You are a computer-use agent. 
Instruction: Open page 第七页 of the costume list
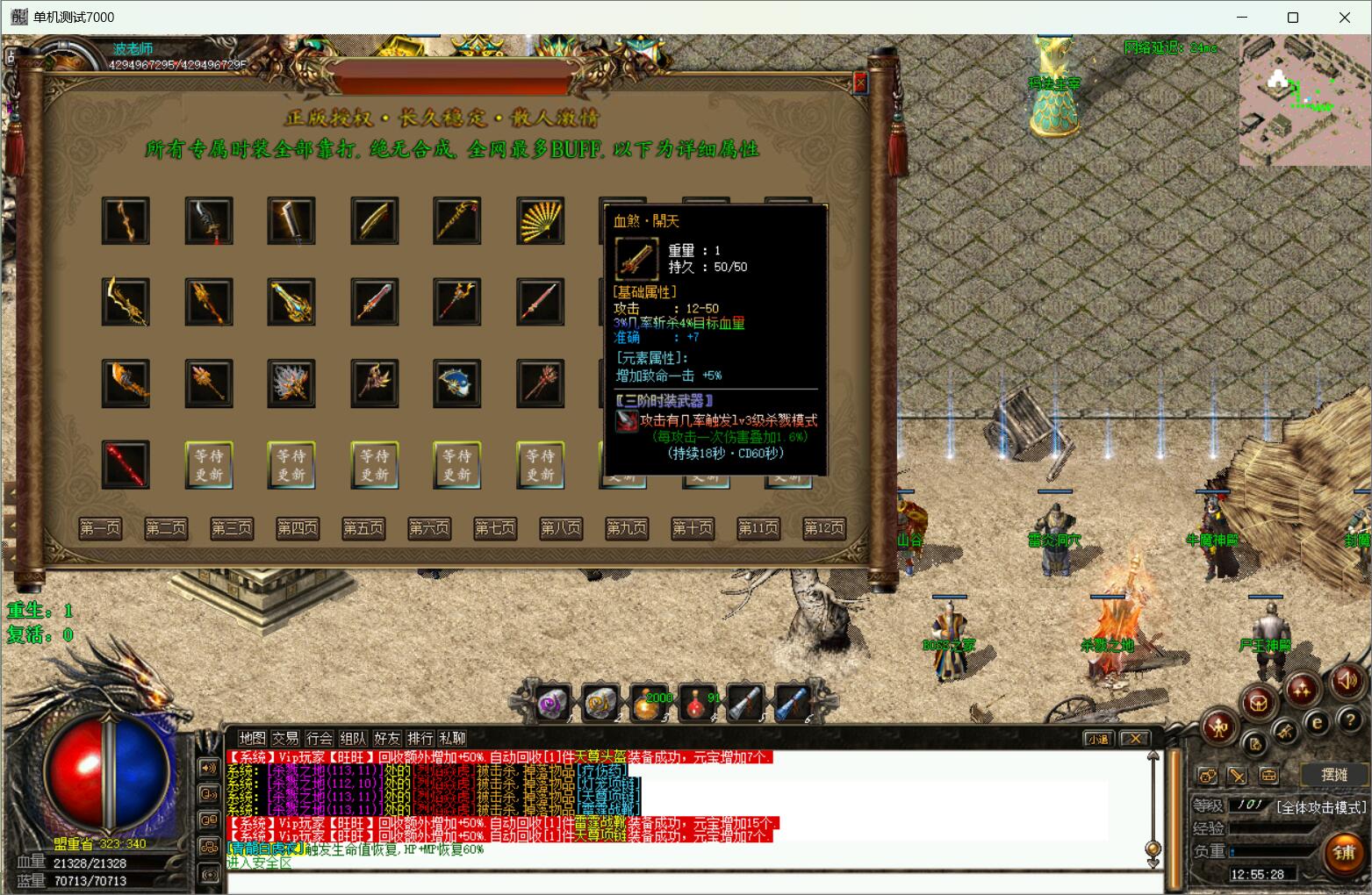pos(495,527)
